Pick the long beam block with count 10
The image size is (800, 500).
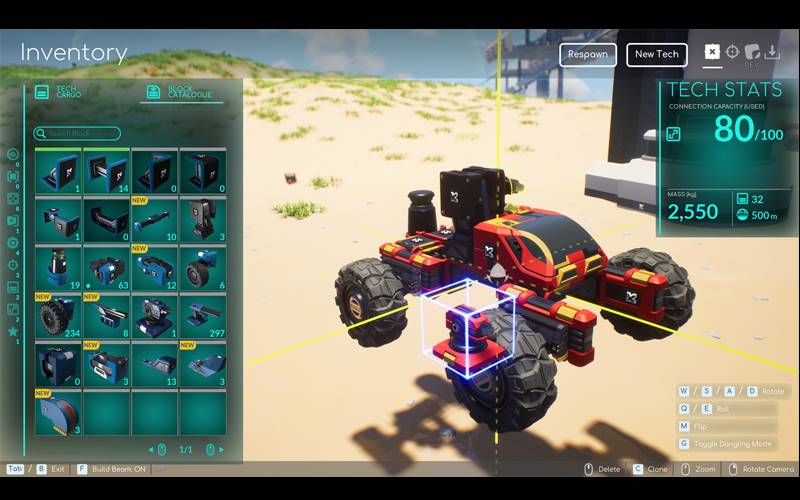pos(154,219)
